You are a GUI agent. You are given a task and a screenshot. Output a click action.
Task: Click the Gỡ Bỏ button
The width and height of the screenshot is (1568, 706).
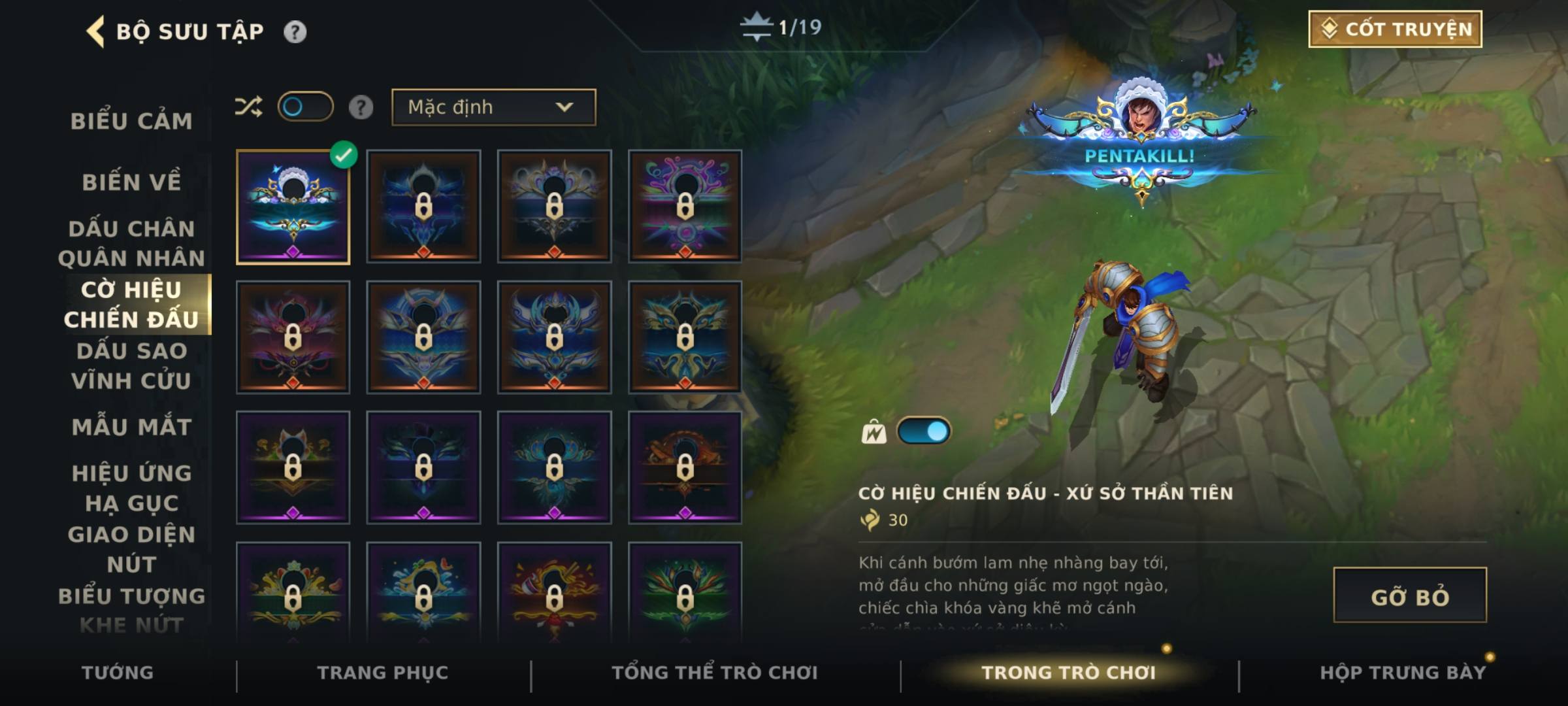[1409, 596]
